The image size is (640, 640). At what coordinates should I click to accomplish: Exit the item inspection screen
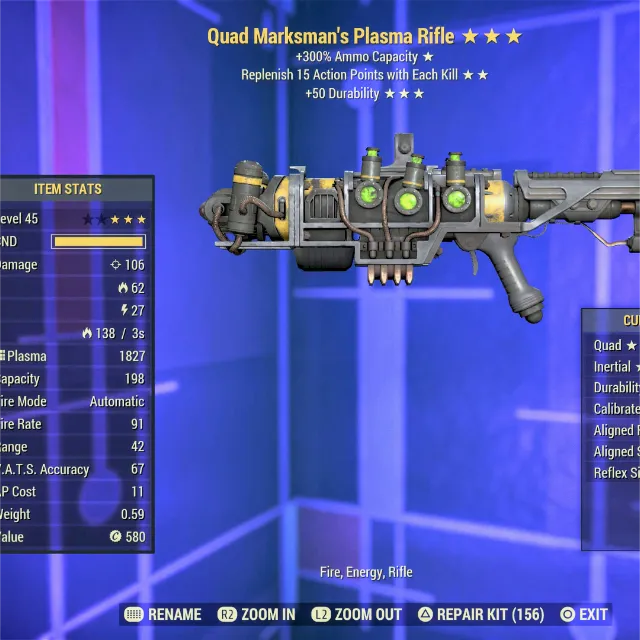(x=585, y=614)
